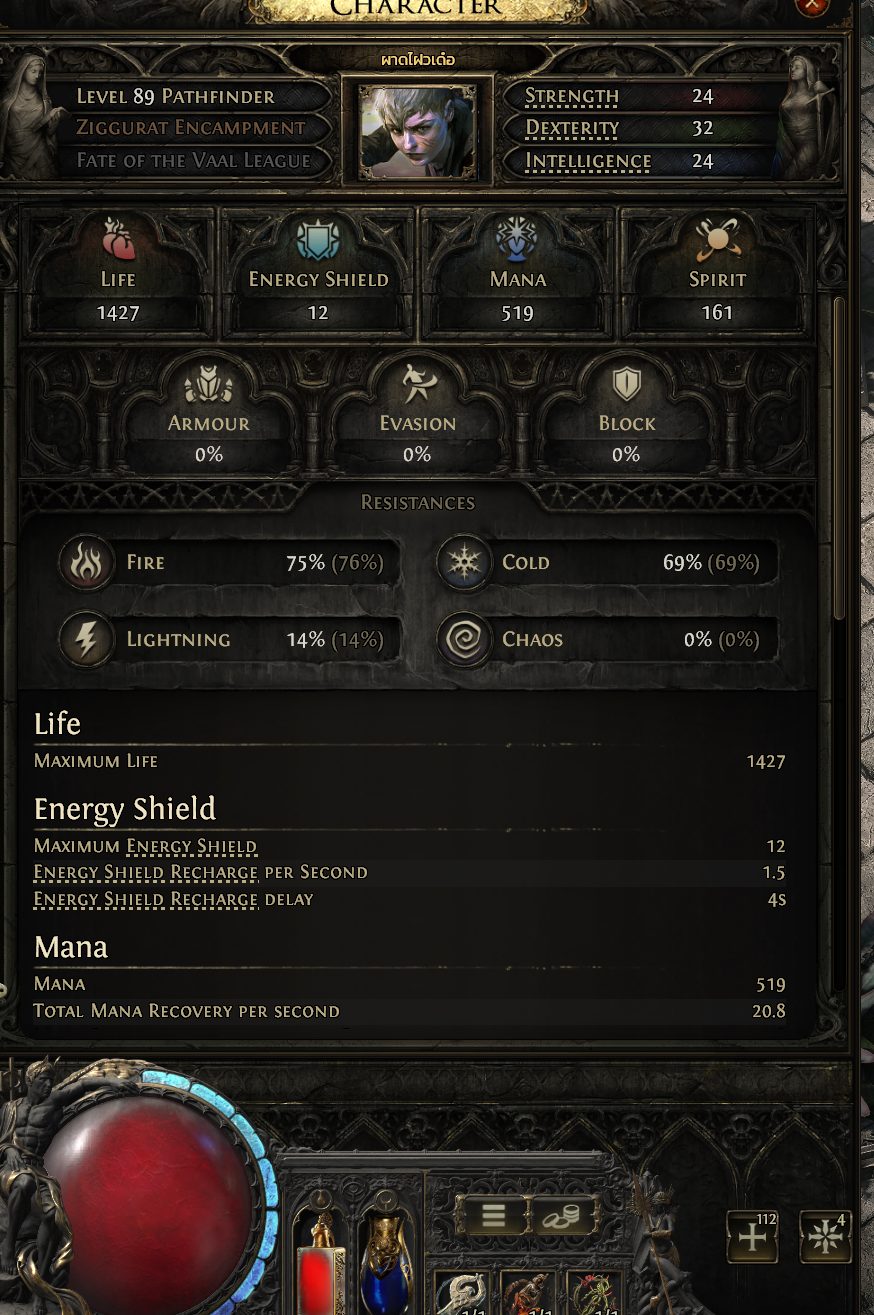The width and height of the screenshot is (874, 1315).
Task: Open passive tree with 112 unspent points
Action: coord(752,1237)
